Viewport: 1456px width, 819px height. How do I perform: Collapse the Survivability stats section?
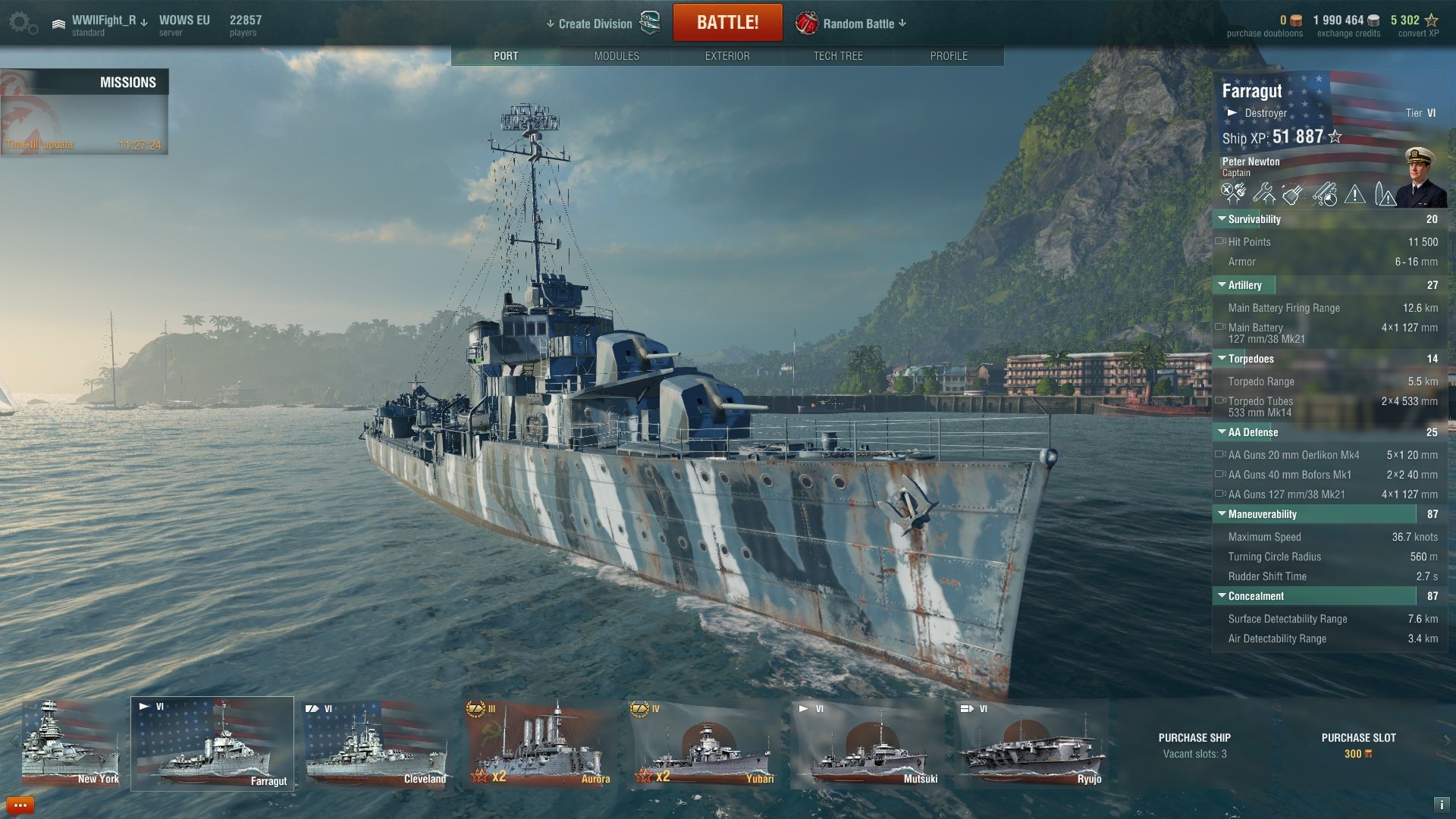pyautogui.click(x=1222, y=219)
